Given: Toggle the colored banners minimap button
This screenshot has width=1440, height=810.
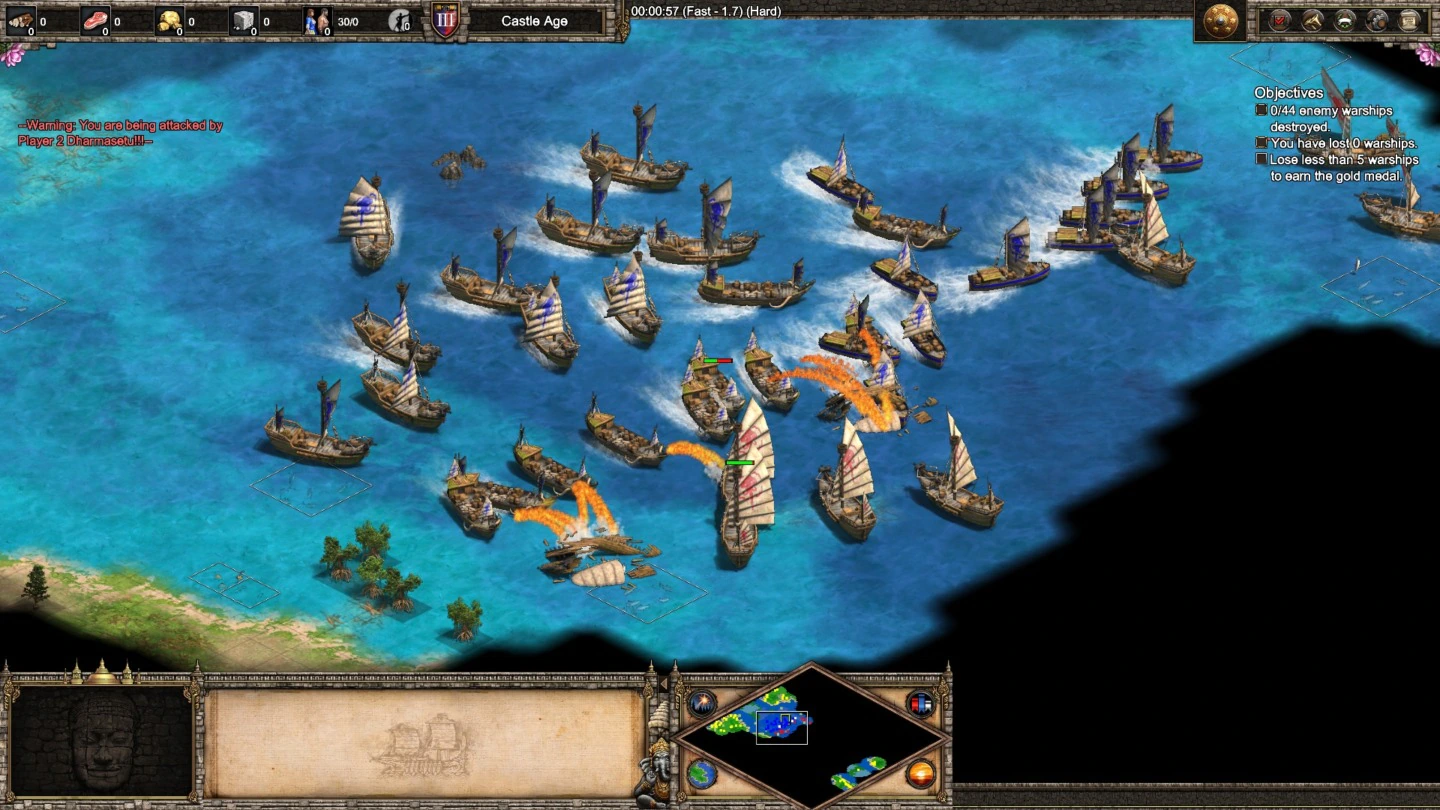Looking at the screenshot, I should pos(920,703).
